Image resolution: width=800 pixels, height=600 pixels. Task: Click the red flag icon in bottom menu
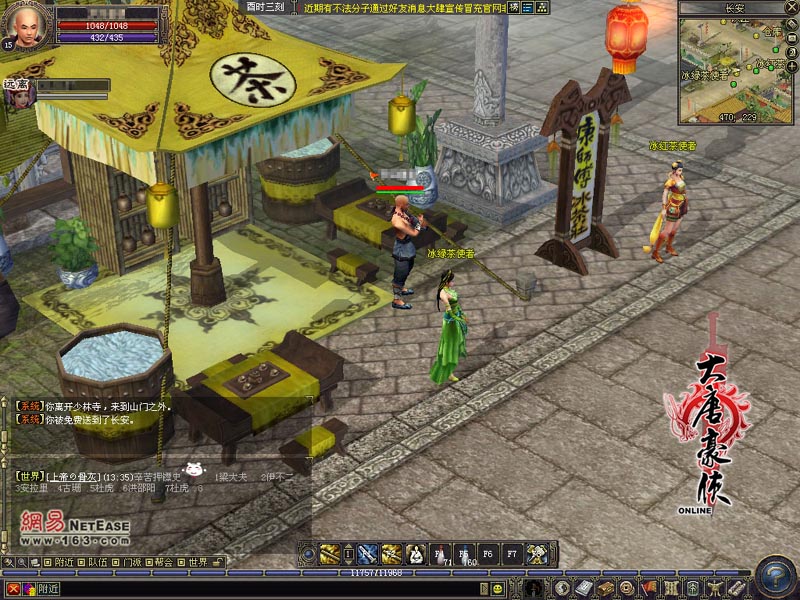click(x=647, y=587)
